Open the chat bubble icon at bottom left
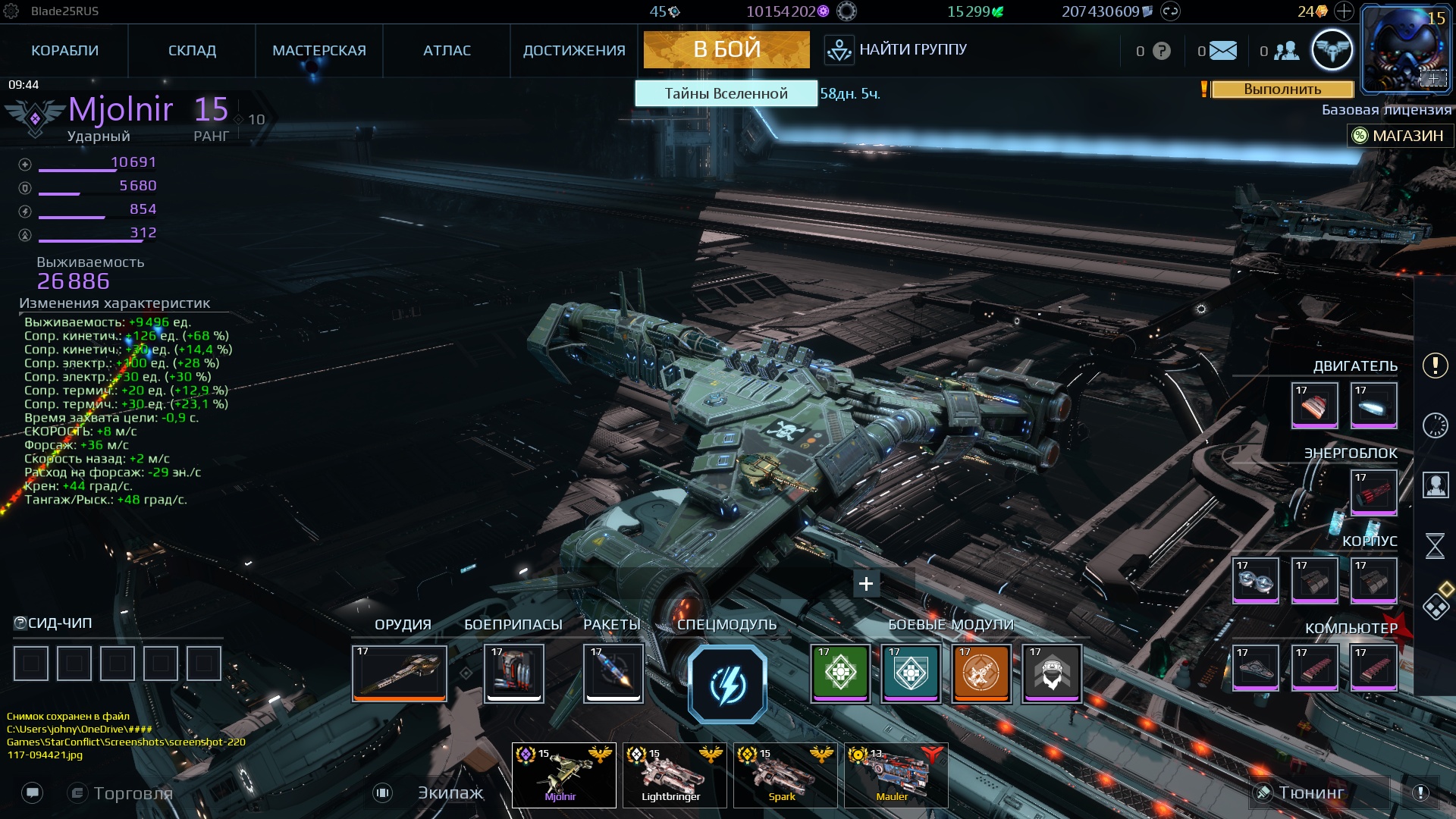Viewport: 1456px width, 819px height. pos(32,794)
